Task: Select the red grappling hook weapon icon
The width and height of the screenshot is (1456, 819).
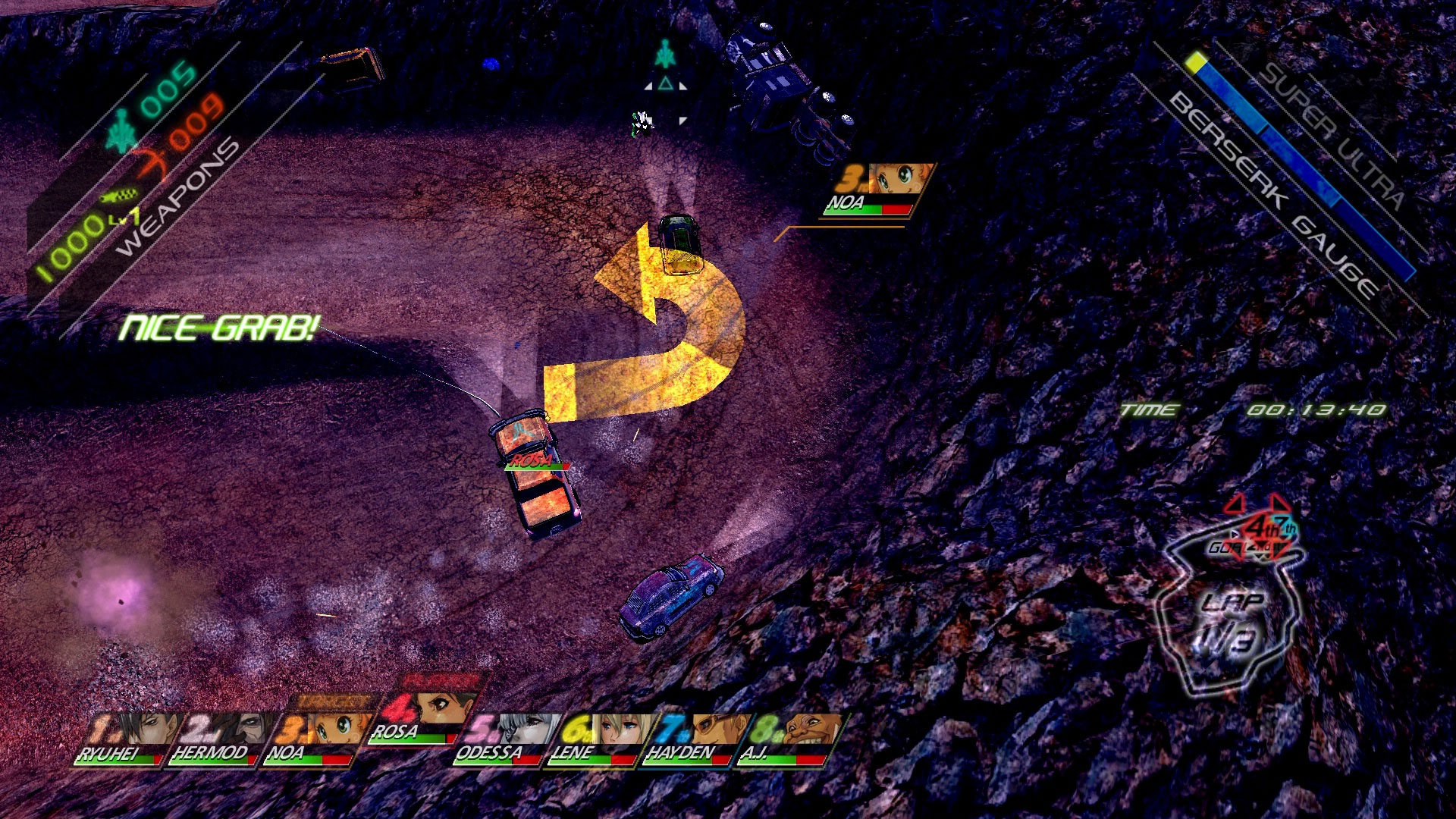Action: (x=152, y=161)
